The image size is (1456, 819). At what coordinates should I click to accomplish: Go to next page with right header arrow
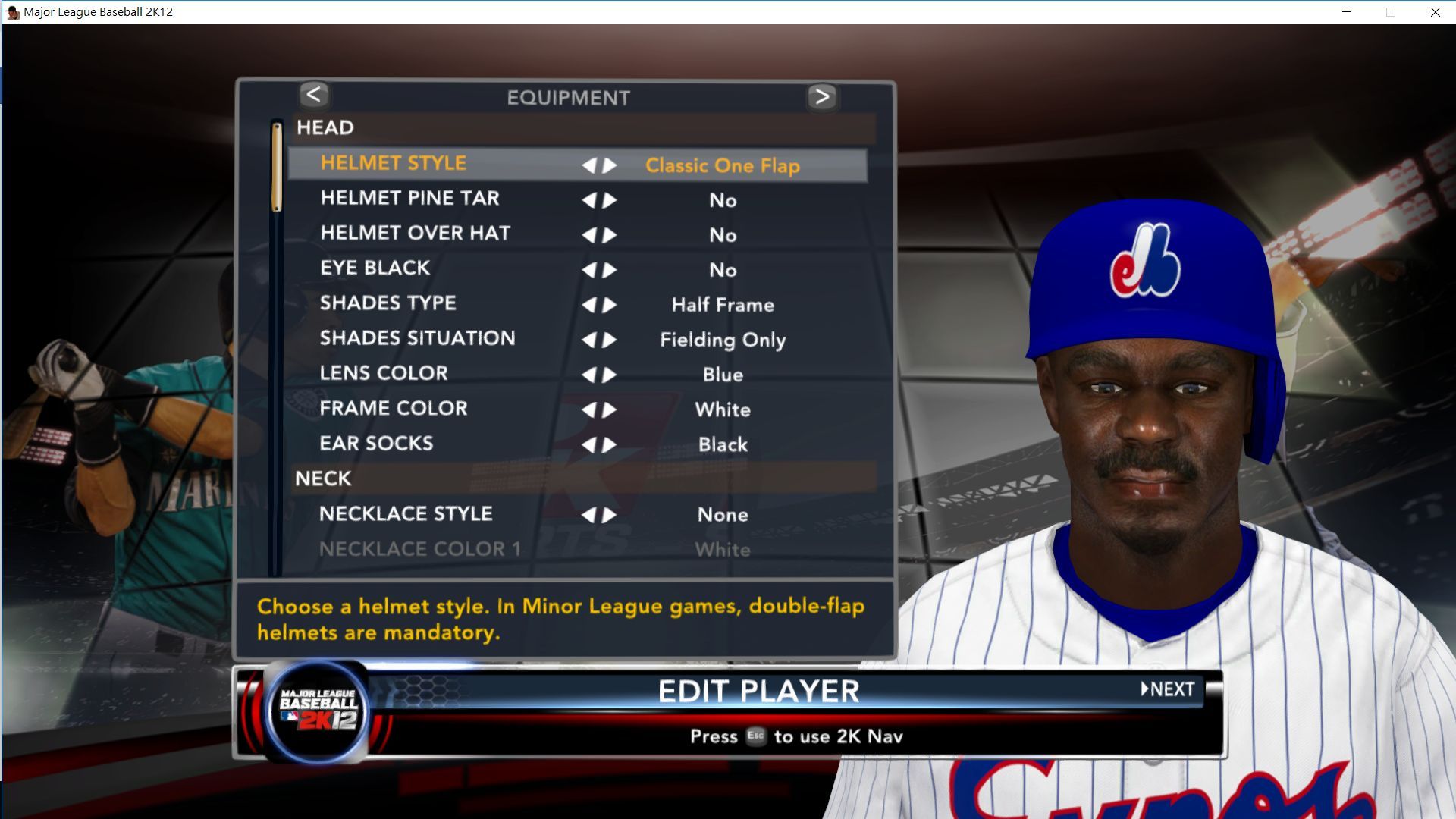tap(822, 96)
